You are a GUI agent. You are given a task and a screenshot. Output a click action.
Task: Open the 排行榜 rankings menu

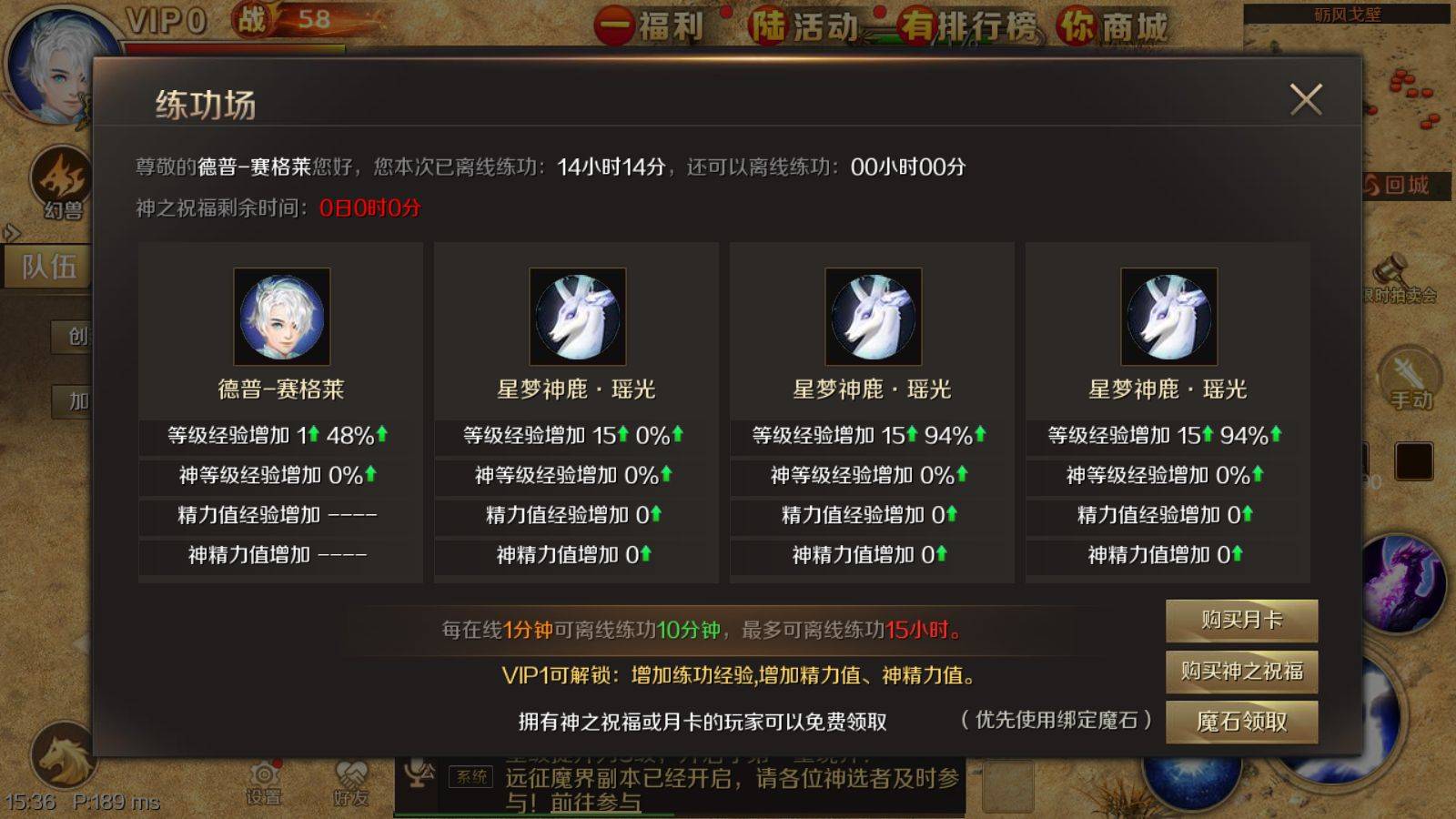(987, 25)
